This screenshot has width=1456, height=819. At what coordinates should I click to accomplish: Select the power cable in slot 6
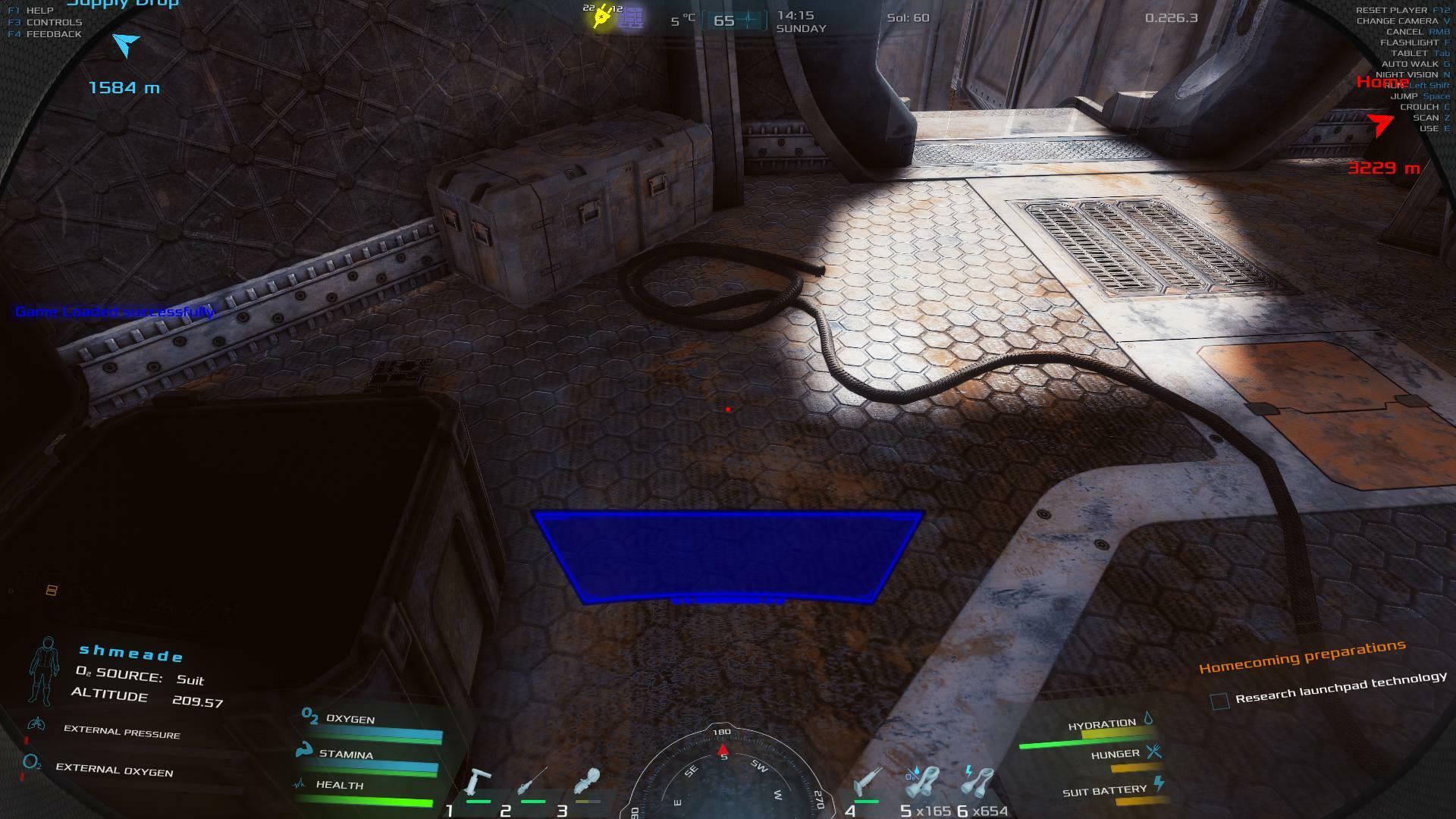pyautogui.click(x=978, y=784)
